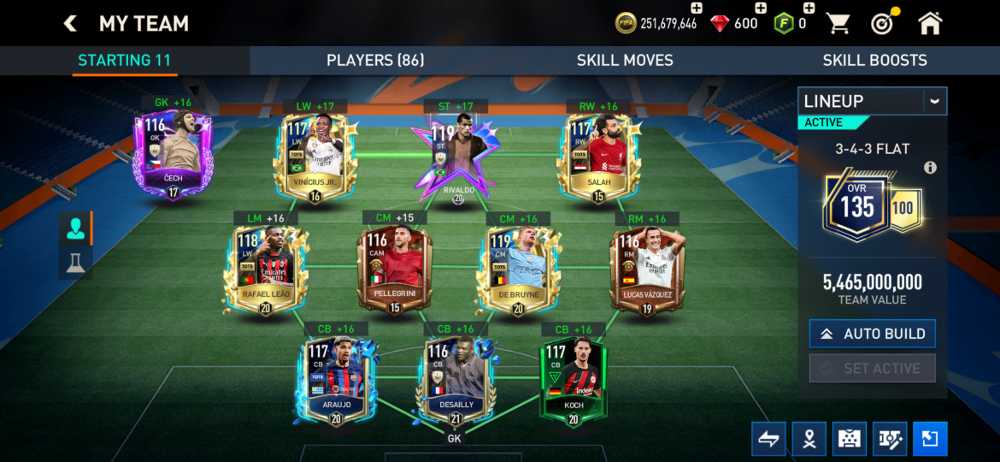1000x462 pixels.
Task: Show formation info for 3-4-3 Flat
Action: [930, 168]
